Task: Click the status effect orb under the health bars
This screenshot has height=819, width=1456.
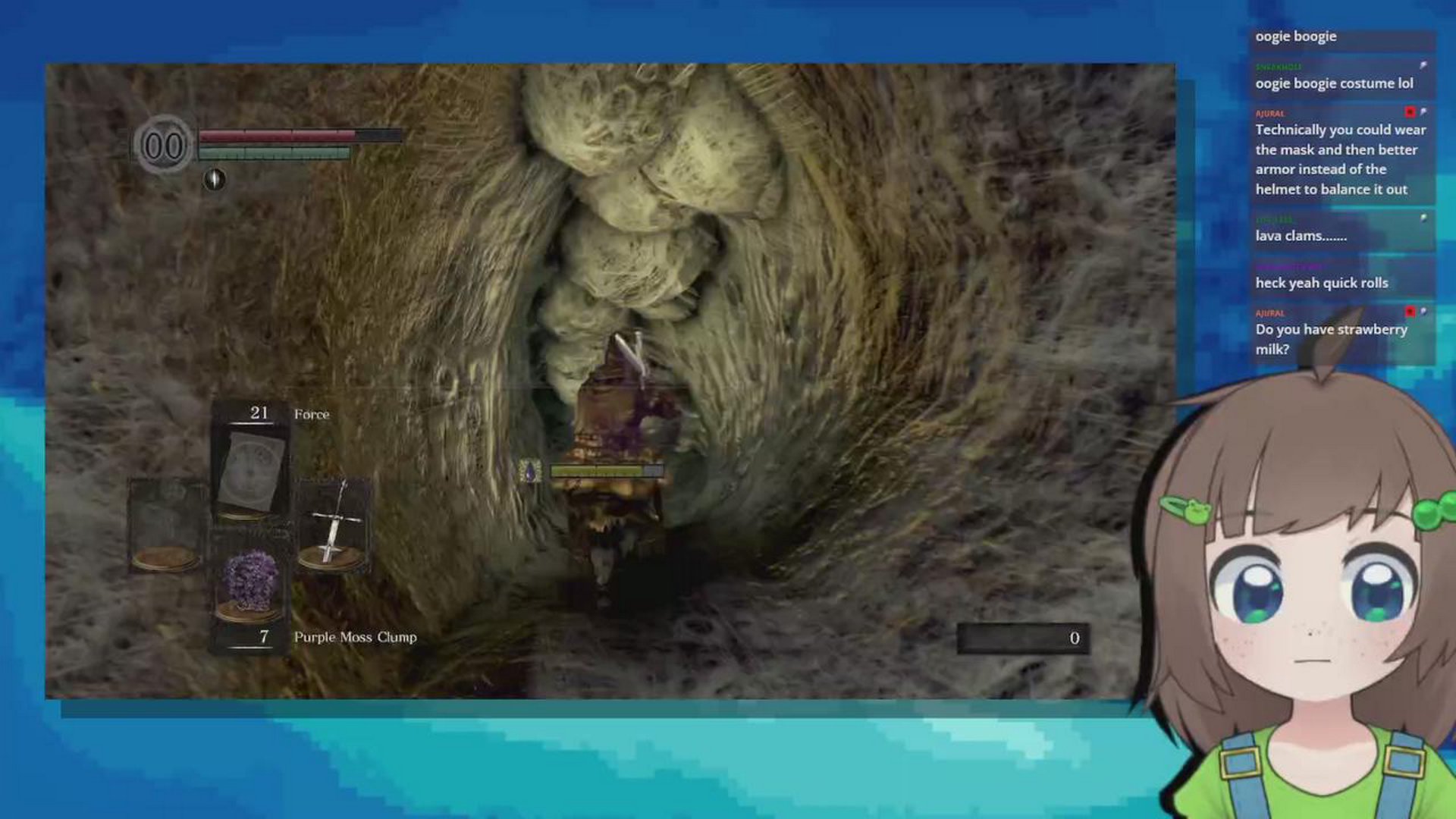Action: pyautogui.click(x=215, y=180)
